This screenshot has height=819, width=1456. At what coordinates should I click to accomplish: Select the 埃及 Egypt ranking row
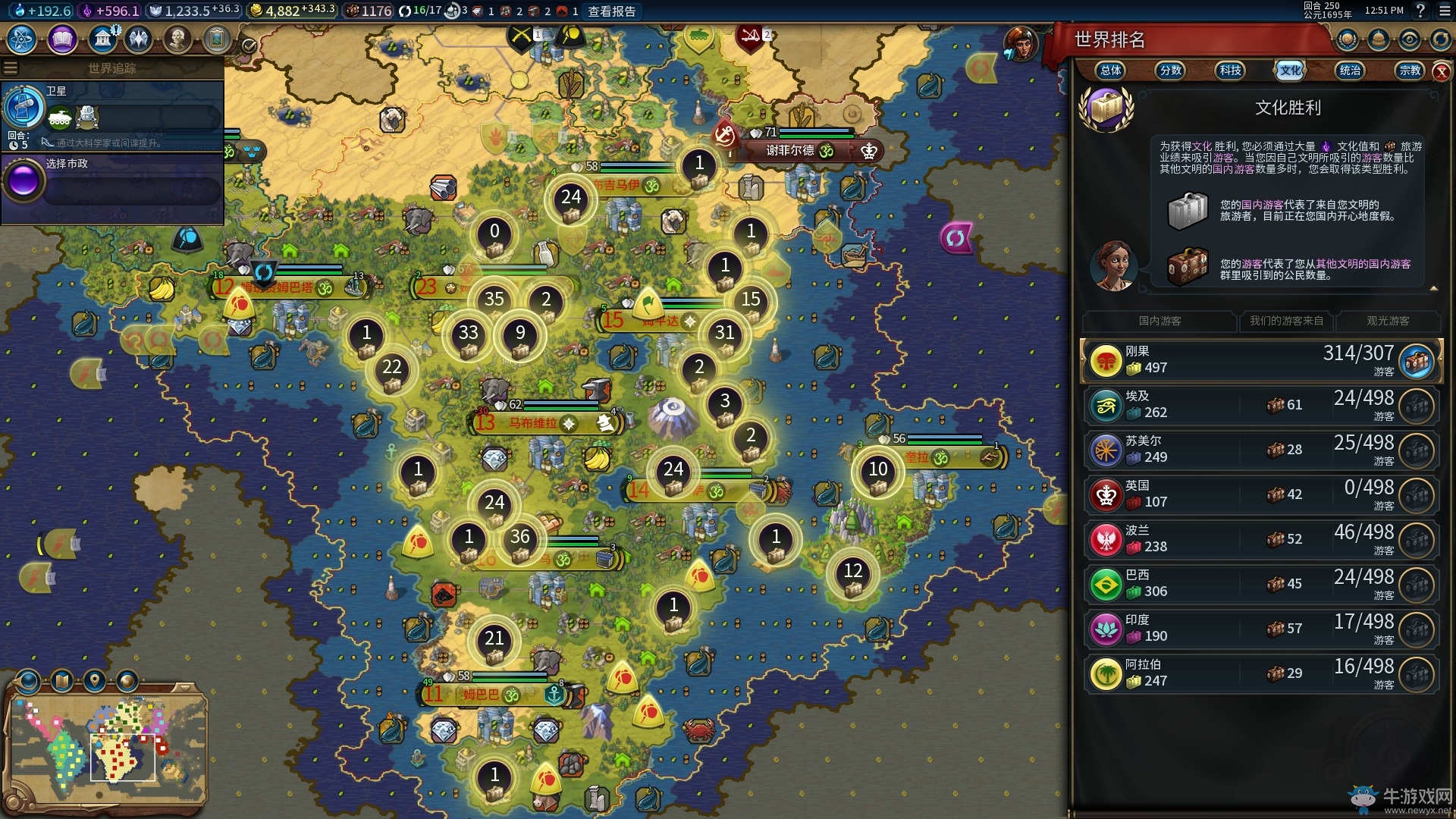click(1260, 405)
